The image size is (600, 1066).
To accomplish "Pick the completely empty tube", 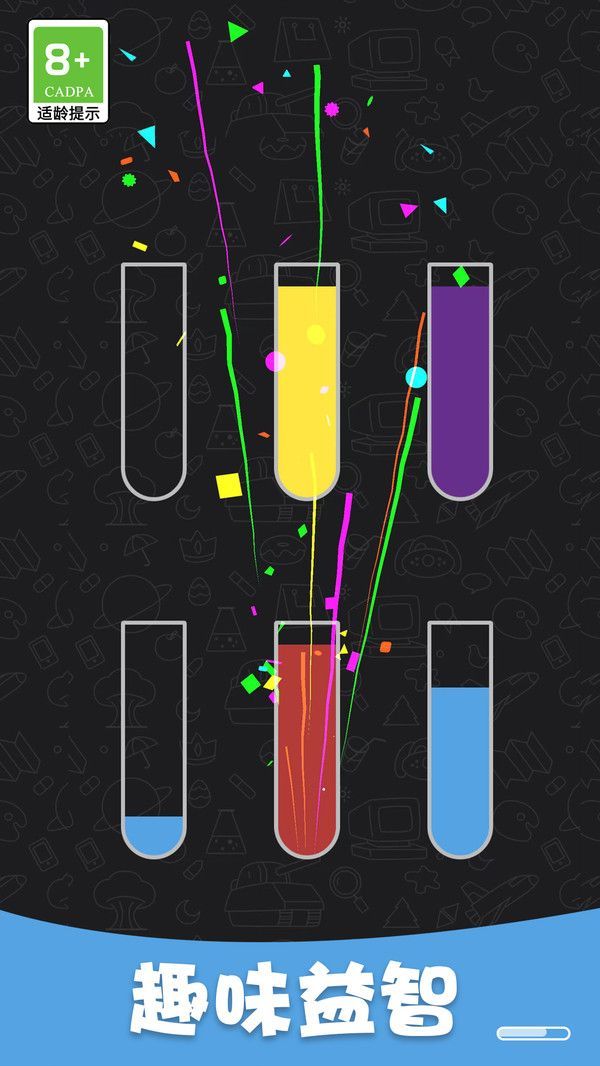I will click(153, 381).
